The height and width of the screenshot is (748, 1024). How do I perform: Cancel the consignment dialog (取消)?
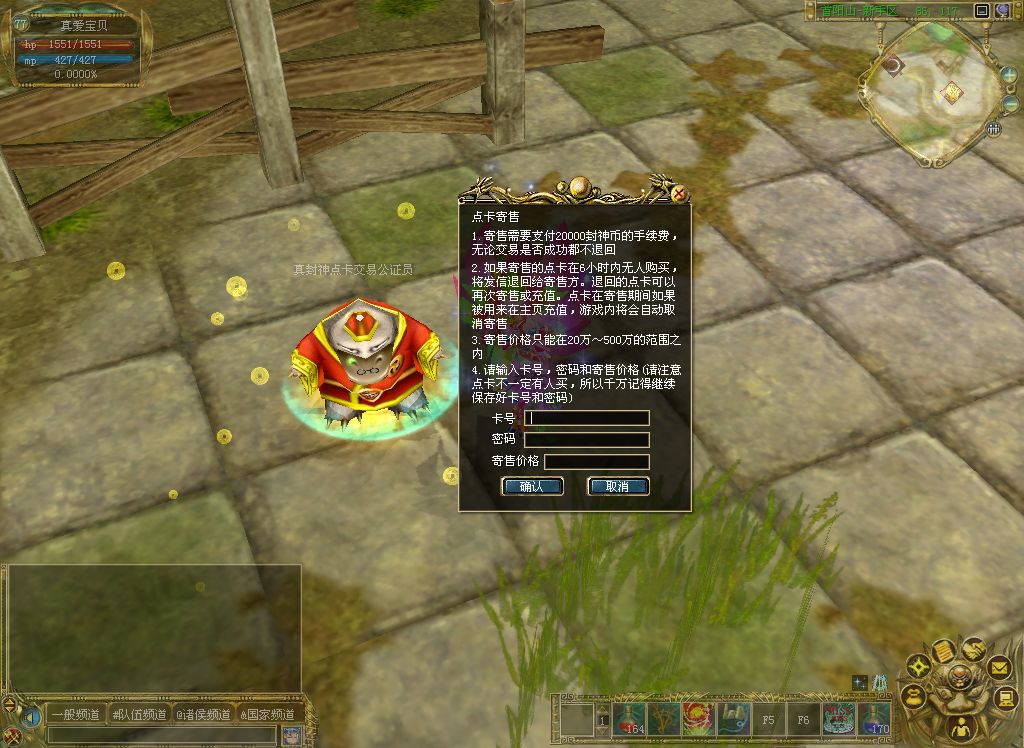tap(618, 487)
